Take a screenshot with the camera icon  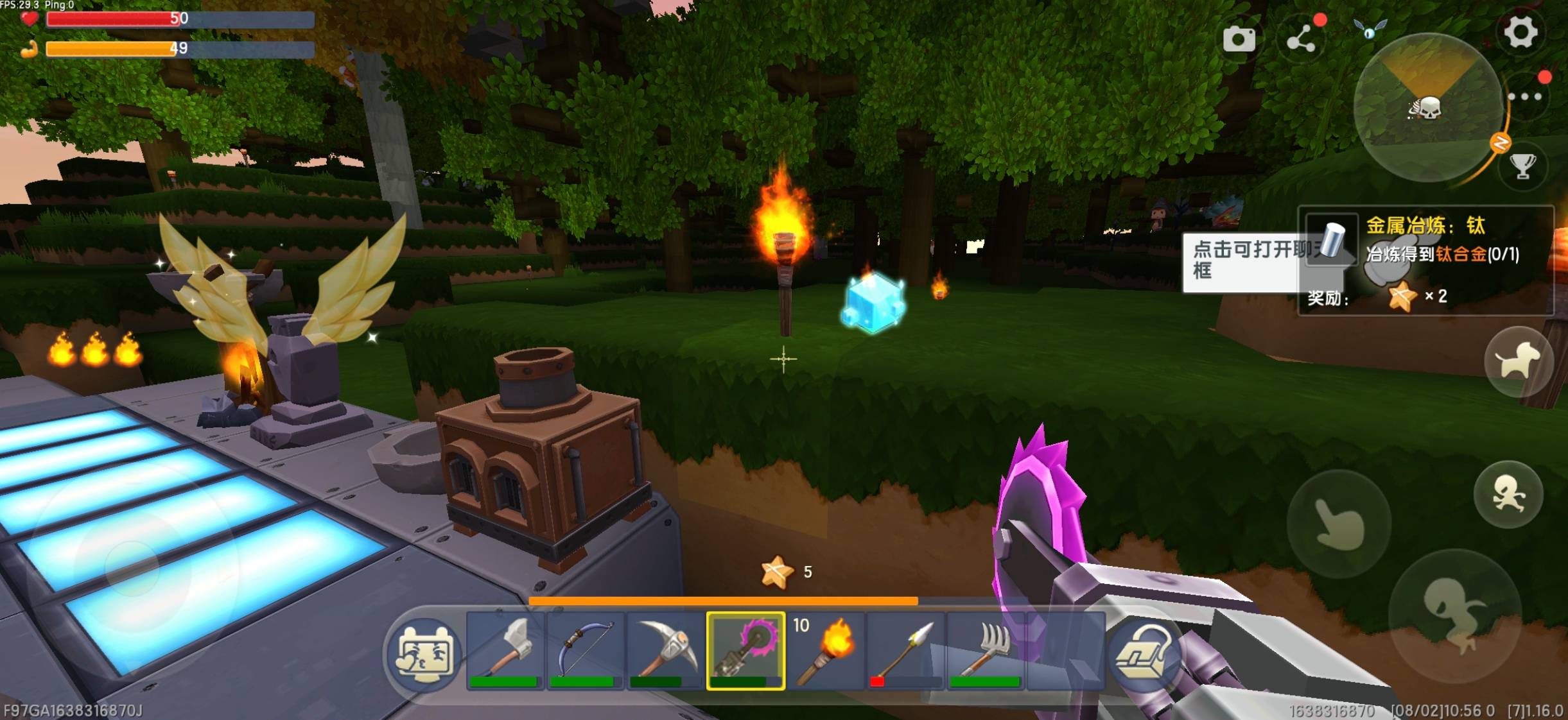pos(1239,39)
